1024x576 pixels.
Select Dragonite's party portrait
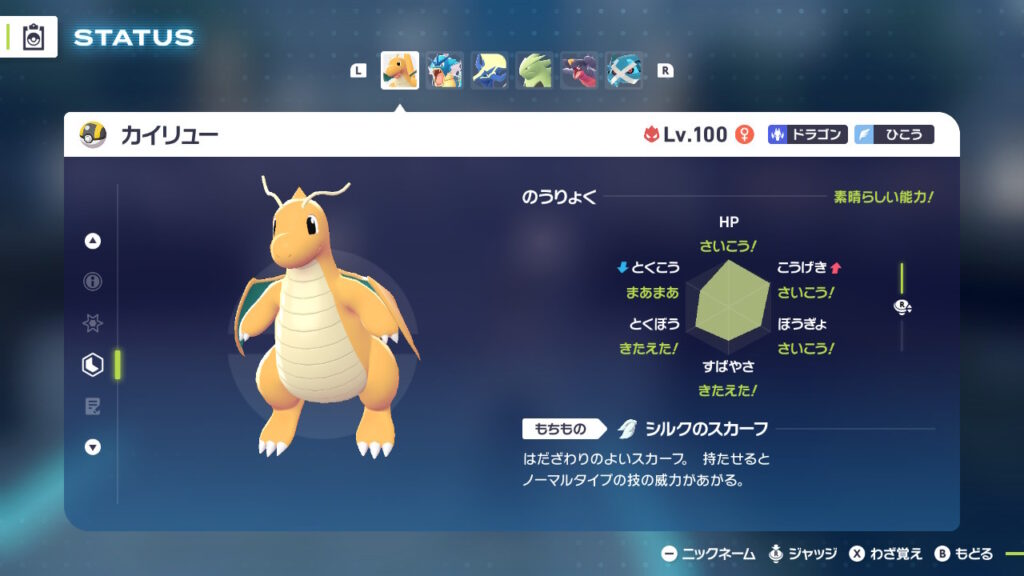pos(400,71)
